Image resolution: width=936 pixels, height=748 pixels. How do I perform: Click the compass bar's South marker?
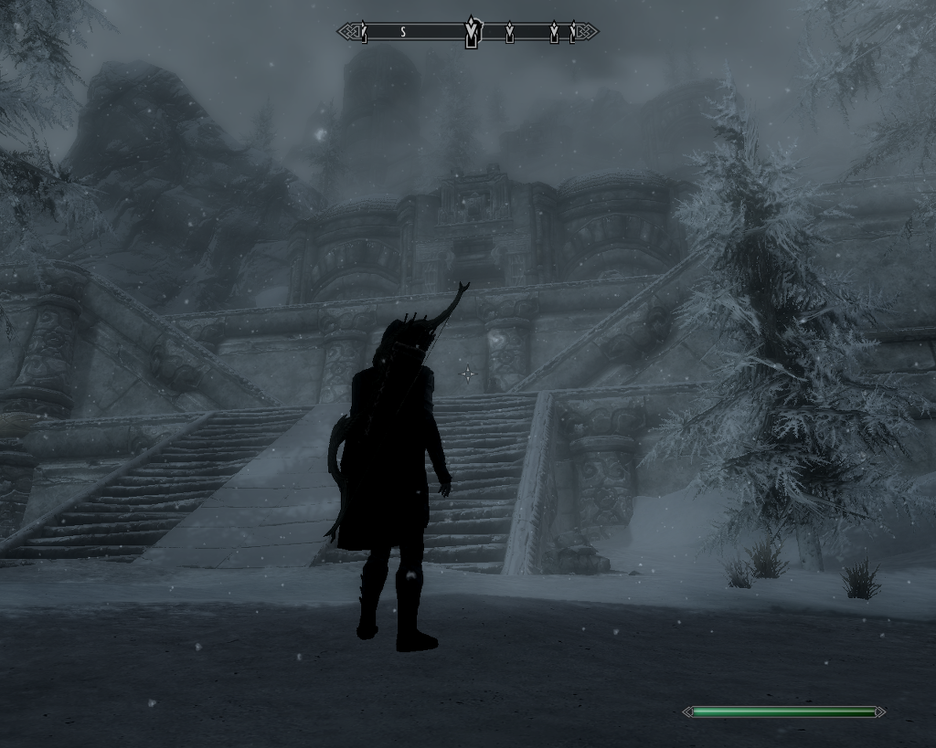(x=403, y=32)
